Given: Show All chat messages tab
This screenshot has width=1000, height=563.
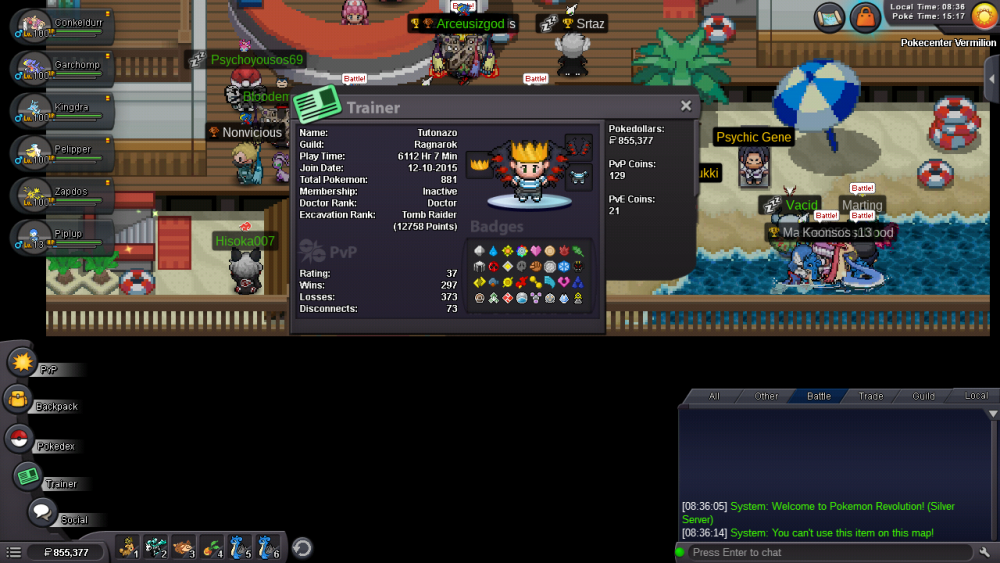Looking at the screenshot, I should point(714,396).
